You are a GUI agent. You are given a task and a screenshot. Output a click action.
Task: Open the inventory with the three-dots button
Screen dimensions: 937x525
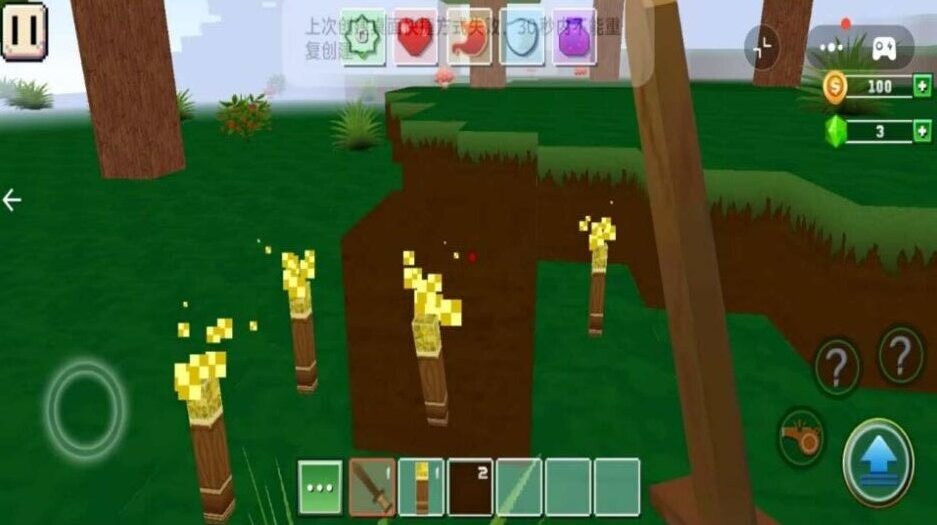tap(321, 486)
